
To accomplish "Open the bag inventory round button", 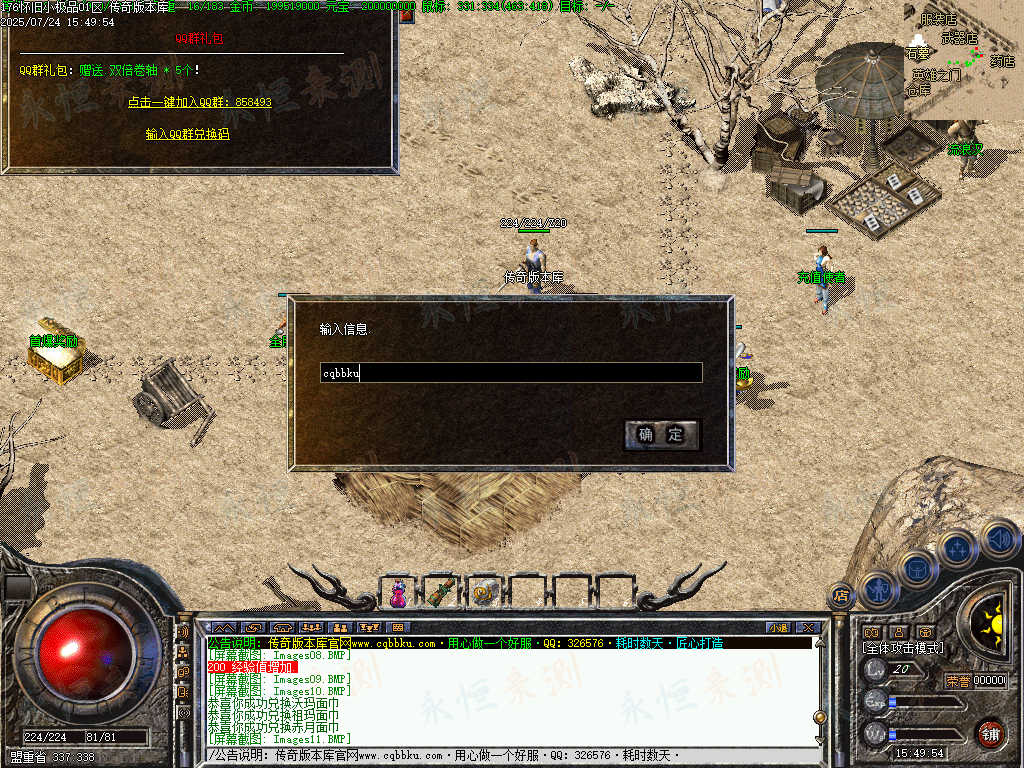I will click(x=917, y=568).
